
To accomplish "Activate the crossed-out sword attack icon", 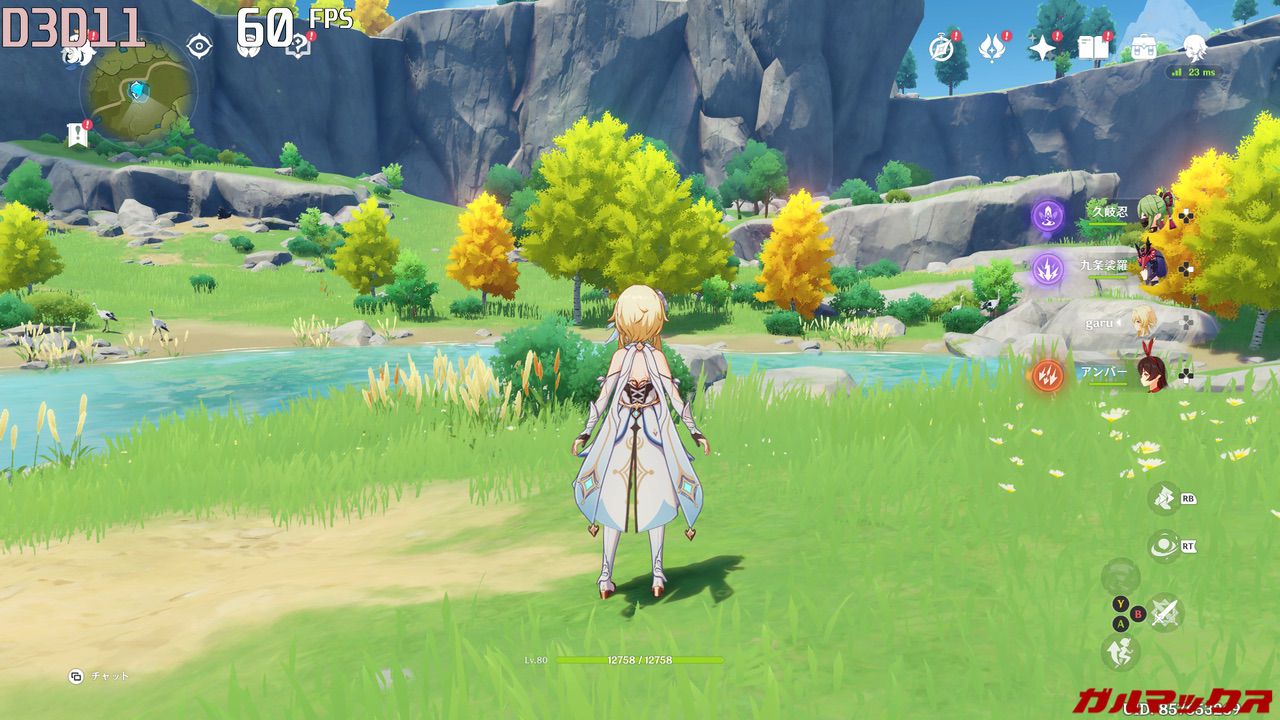I will (x=1163, y=612).
